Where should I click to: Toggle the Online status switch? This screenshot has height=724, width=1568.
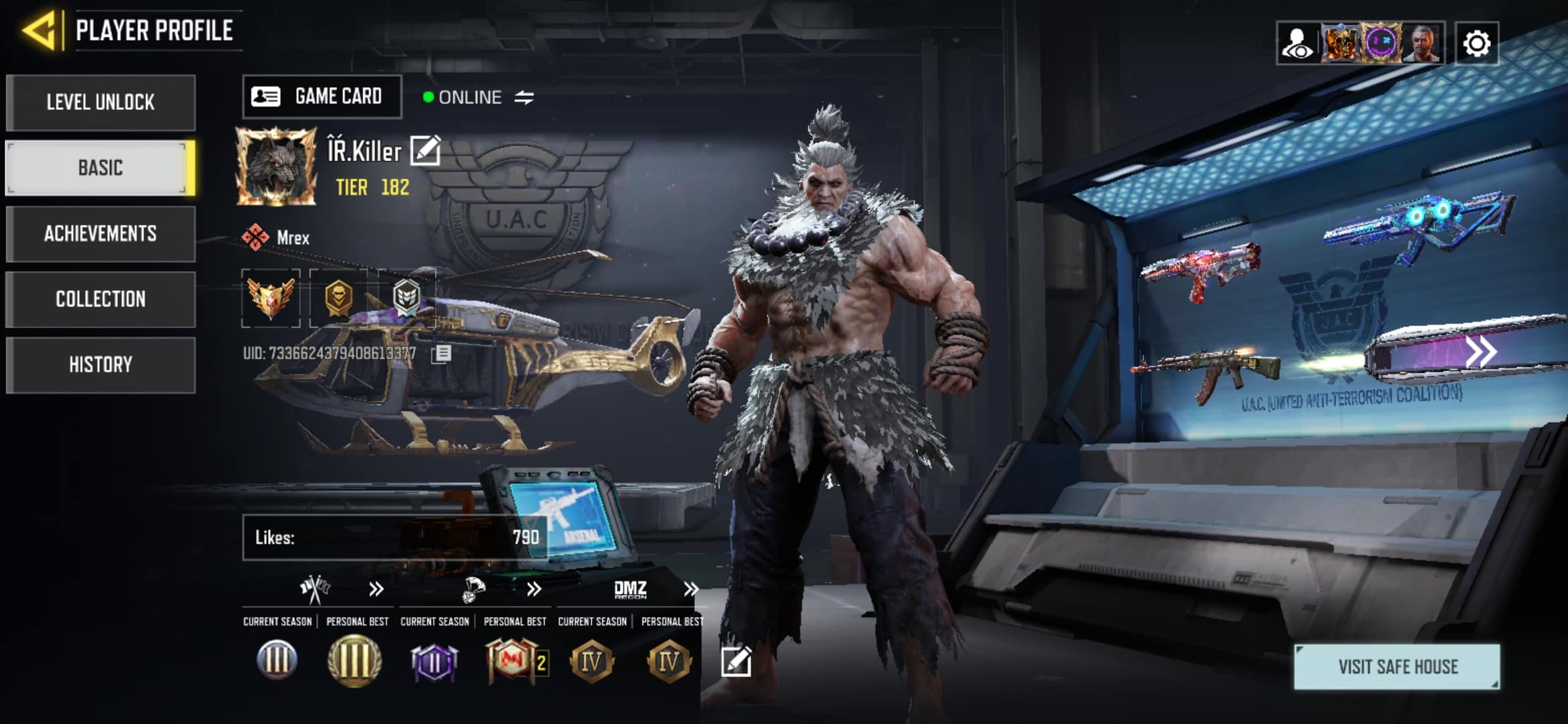click(x=524, y=98)
